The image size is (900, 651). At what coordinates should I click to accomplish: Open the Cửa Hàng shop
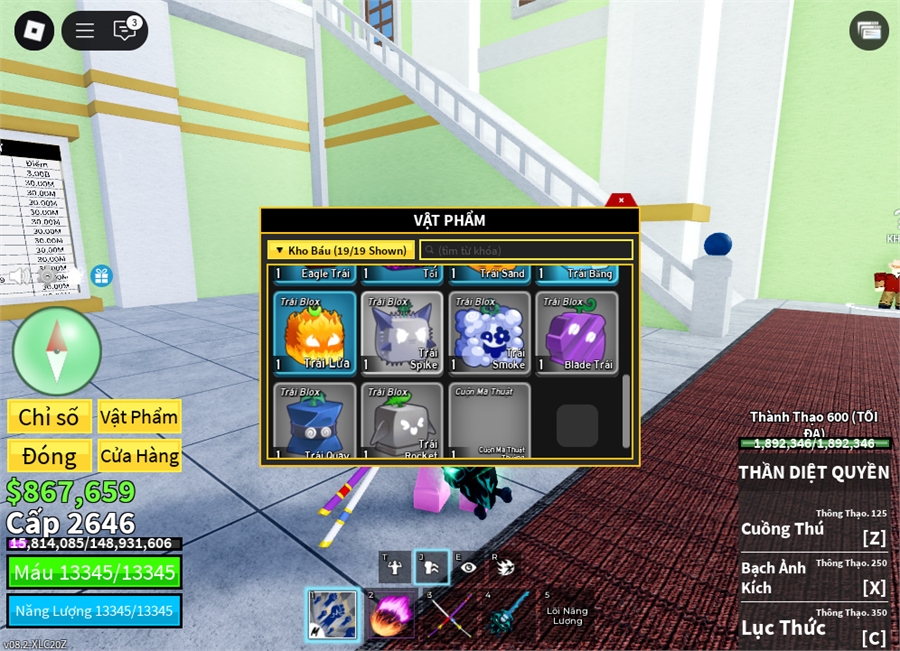point(139,457)
